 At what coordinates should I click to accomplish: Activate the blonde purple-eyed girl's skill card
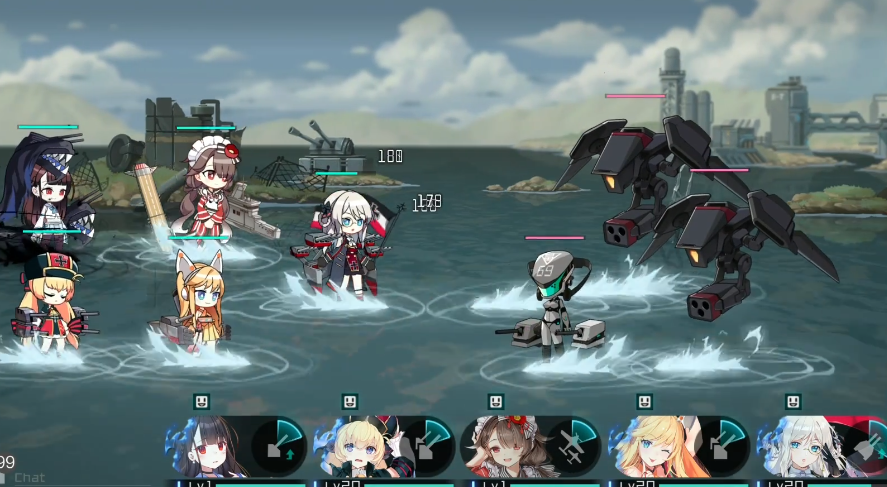[384, 447]
